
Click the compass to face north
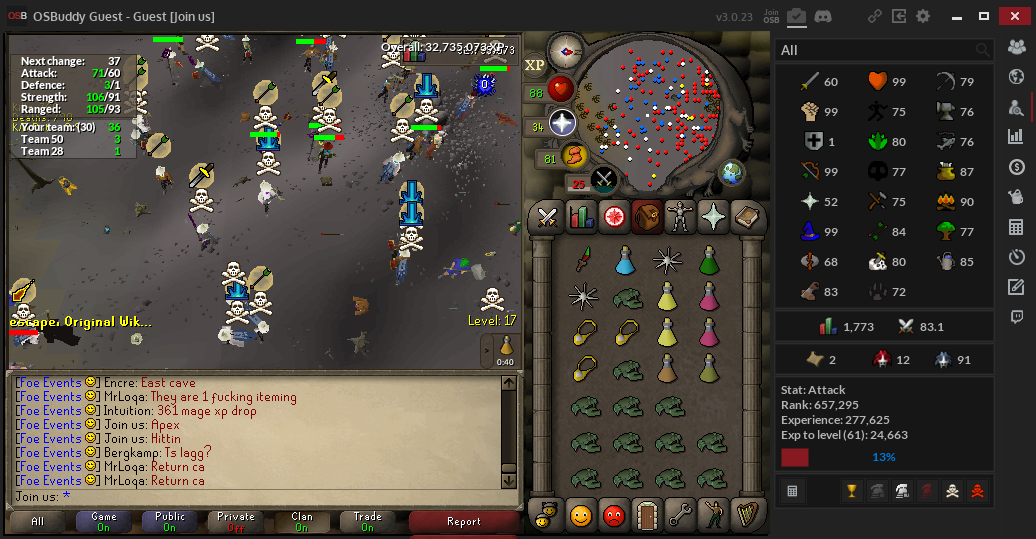tap(566, 50)
